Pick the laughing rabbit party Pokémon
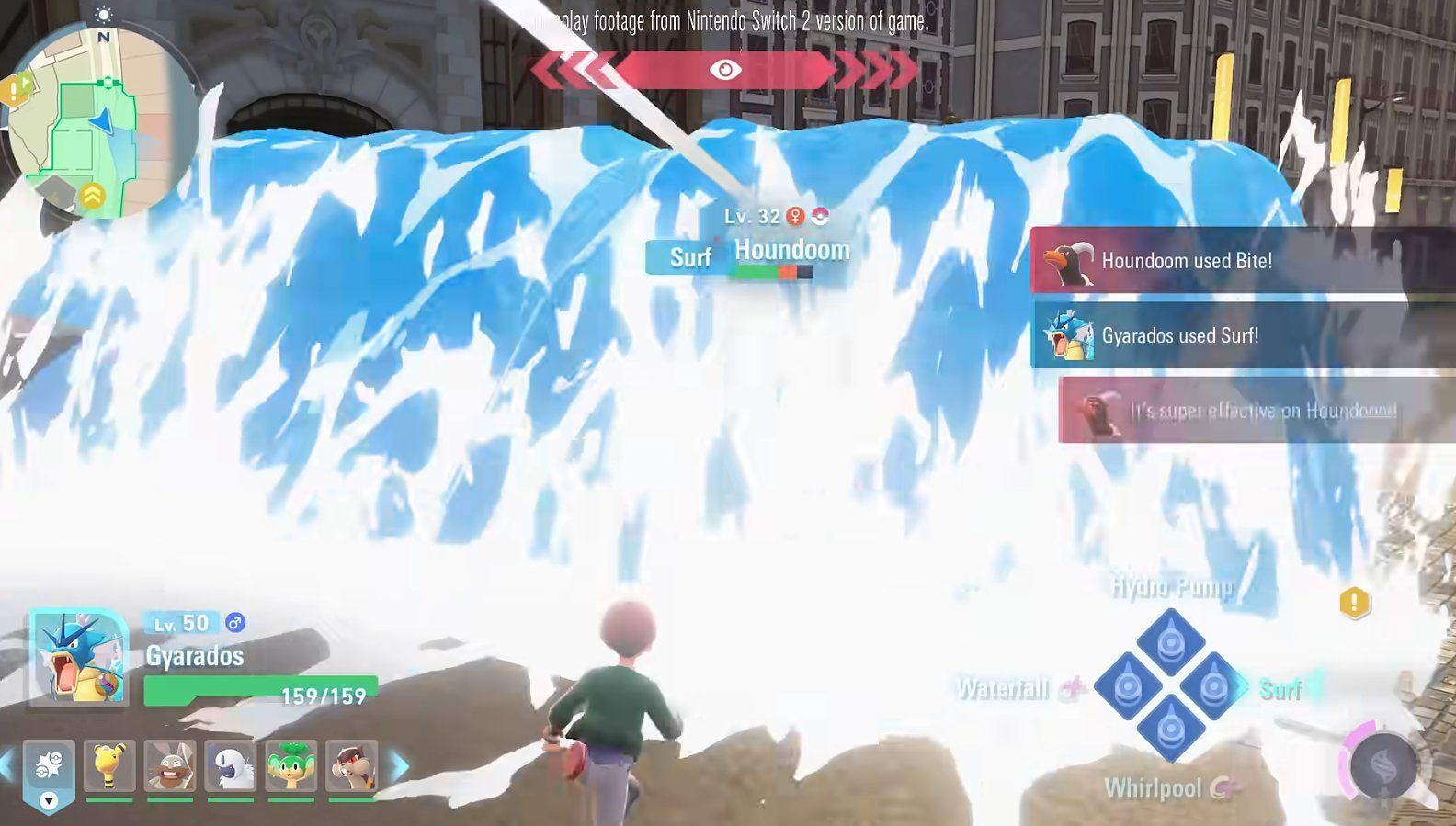Screen dimensions: 1456x826 pos(170,766)
